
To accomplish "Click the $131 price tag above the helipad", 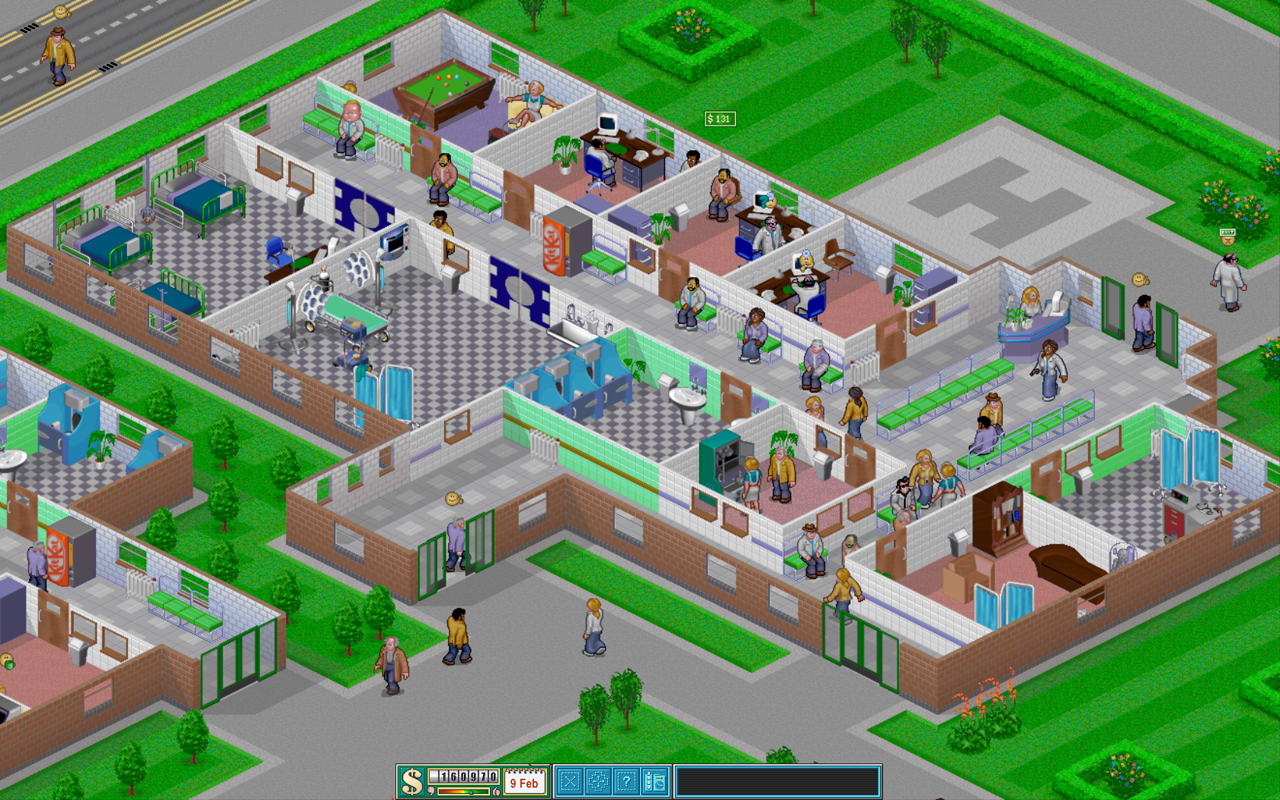I will coord(718,118).
